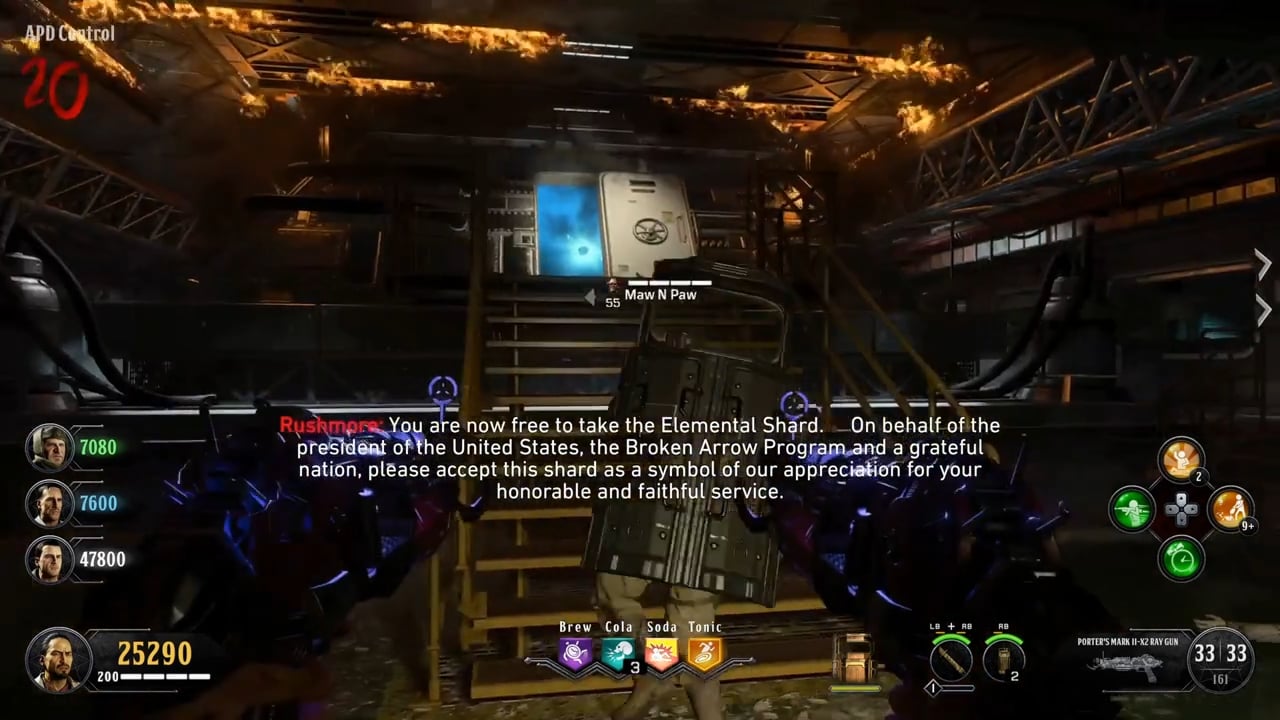Select the Soda perk icon
Viewport: 1280px width, 720px height.
[661, 655]
